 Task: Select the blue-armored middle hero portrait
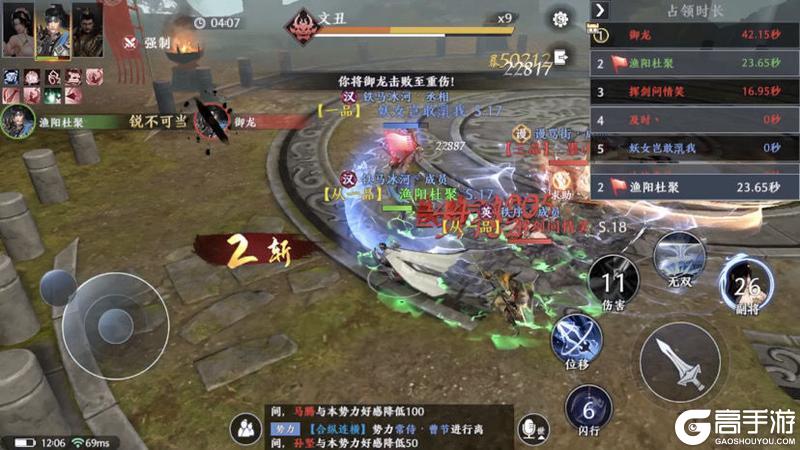click(52, 30)
